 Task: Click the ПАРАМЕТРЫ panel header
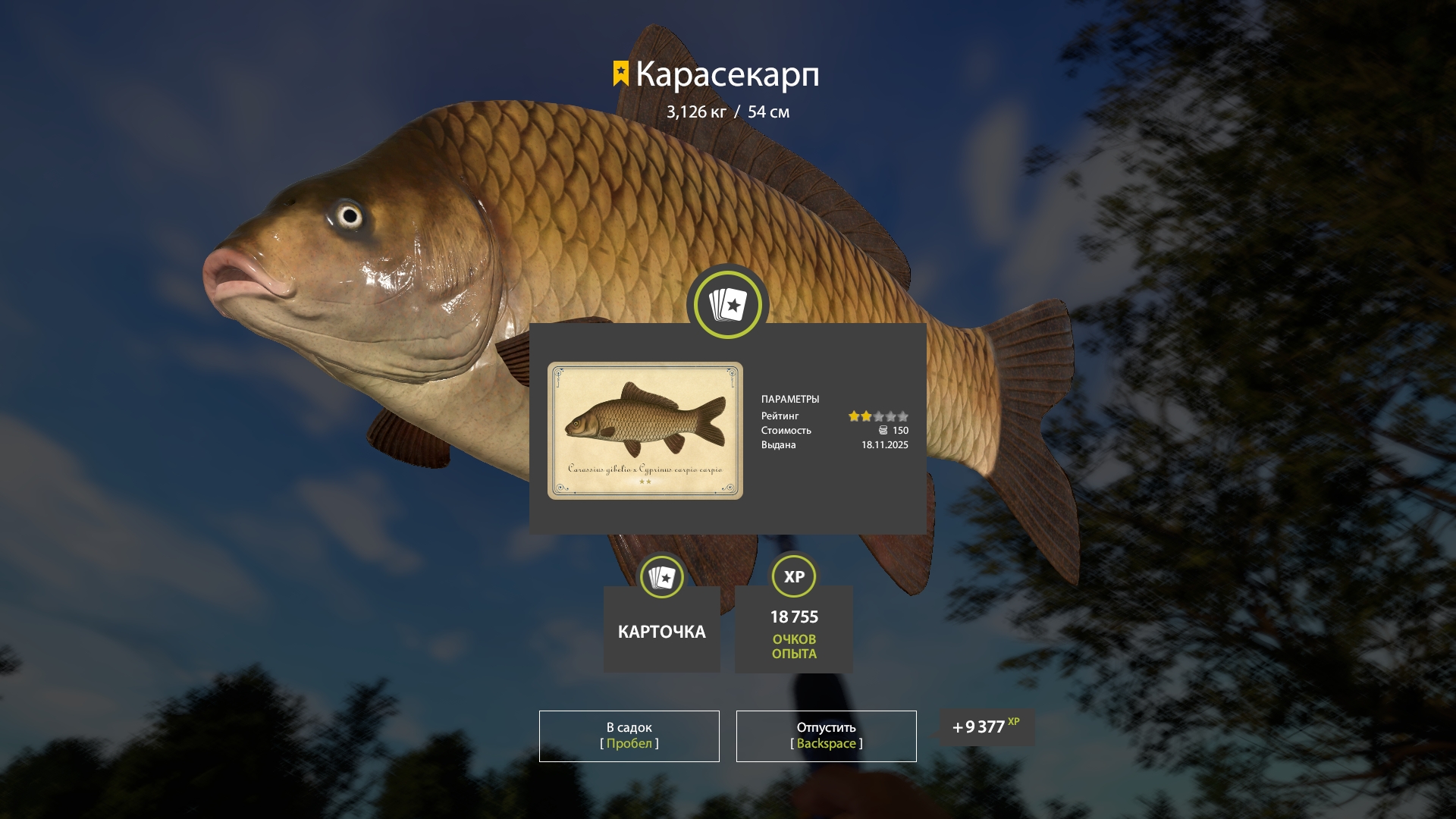792,399
